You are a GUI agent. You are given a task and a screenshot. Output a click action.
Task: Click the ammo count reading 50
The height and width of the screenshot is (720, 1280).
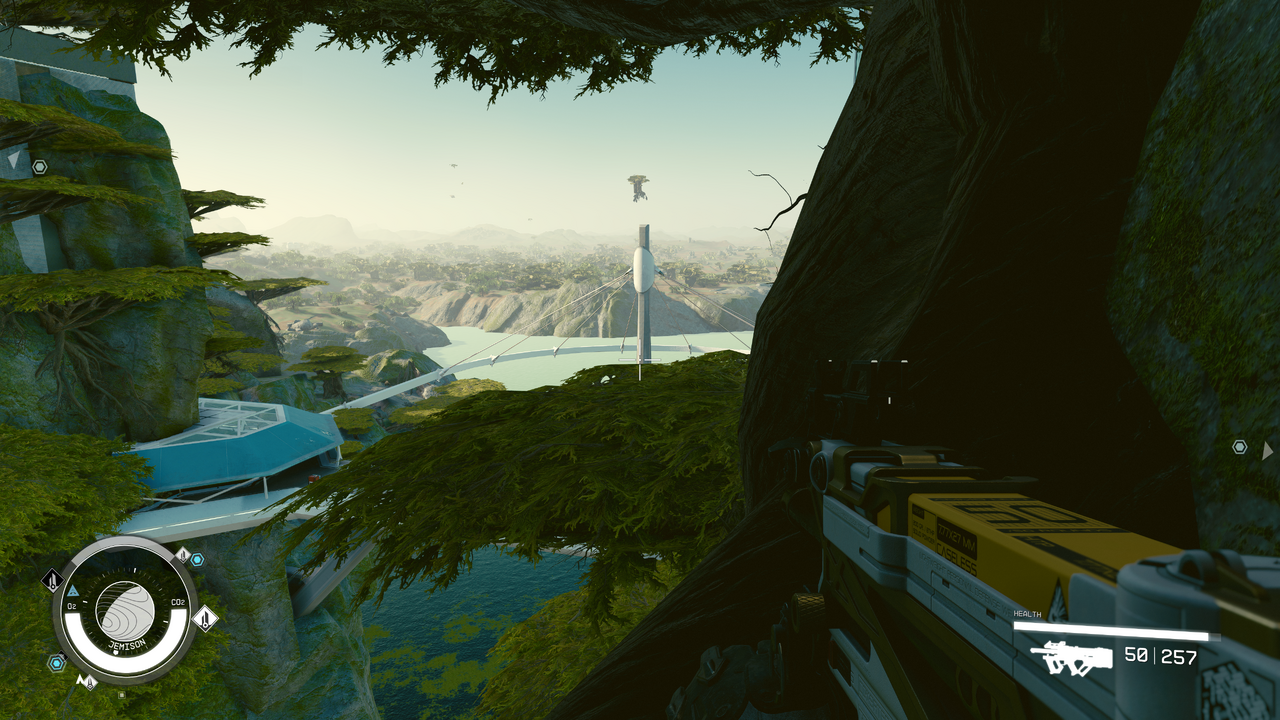click(1136, 655)
